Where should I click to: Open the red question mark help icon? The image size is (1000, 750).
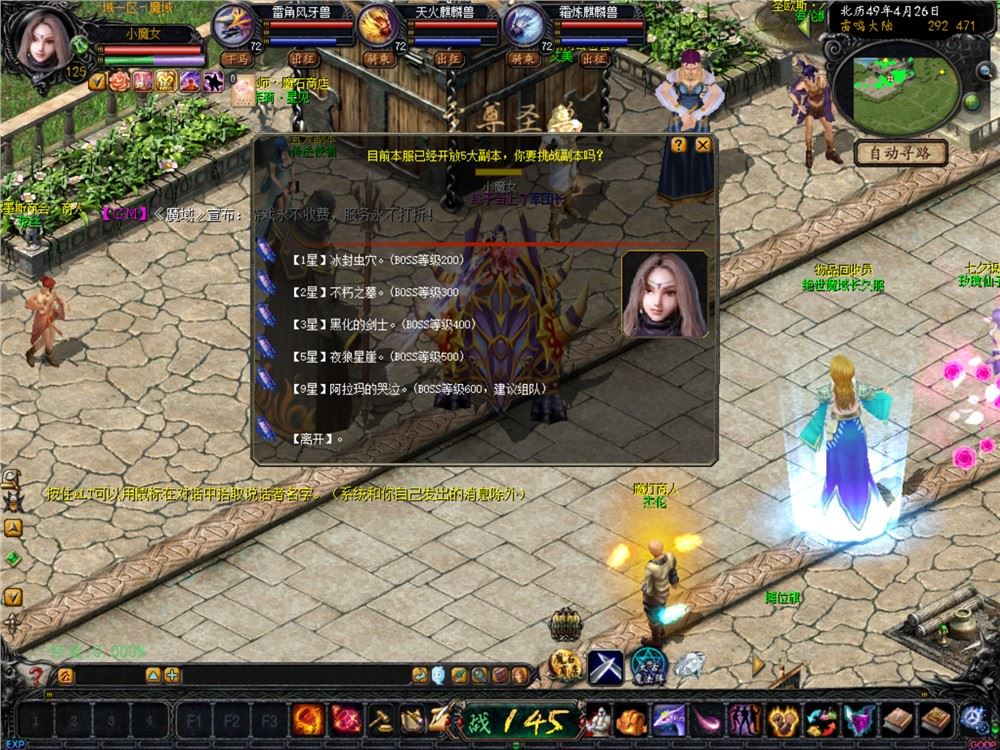[x=37, y=676]
